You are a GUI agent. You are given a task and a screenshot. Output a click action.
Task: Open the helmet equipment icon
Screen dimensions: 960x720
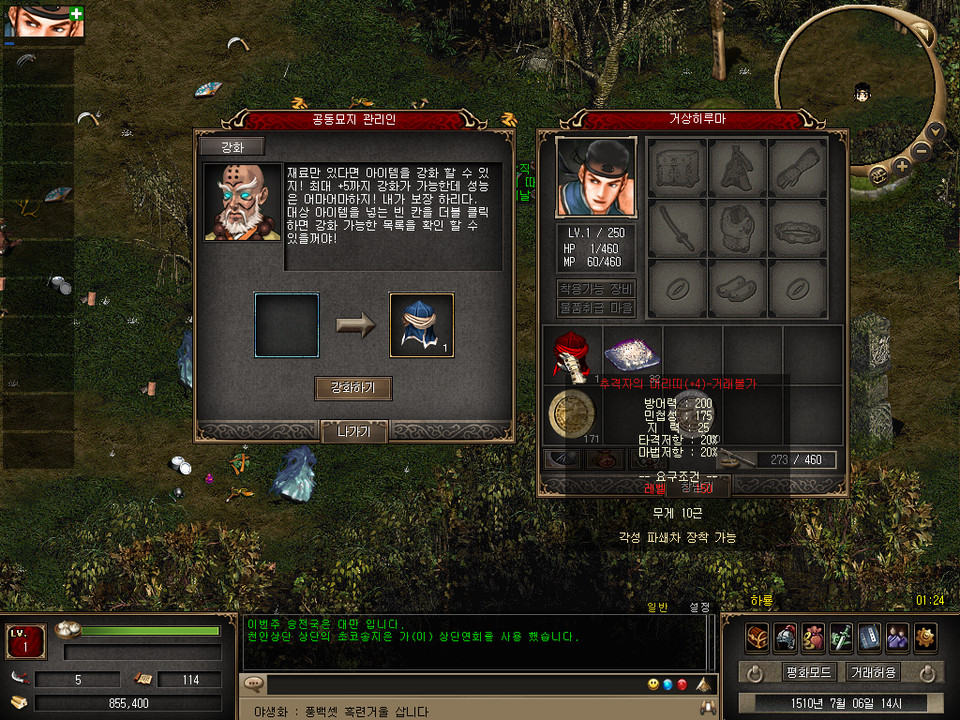pos(785,636)
